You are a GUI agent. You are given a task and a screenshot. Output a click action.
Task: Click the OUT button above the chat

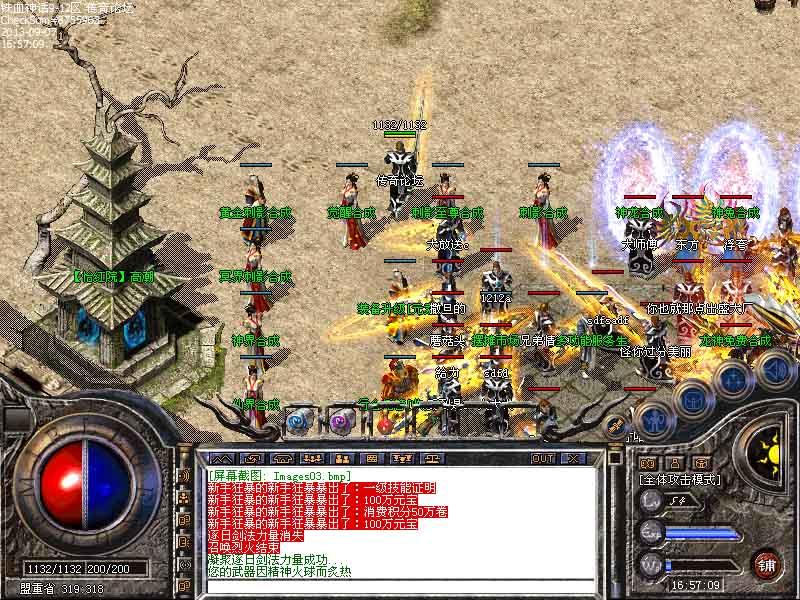[x=542, y=458]
